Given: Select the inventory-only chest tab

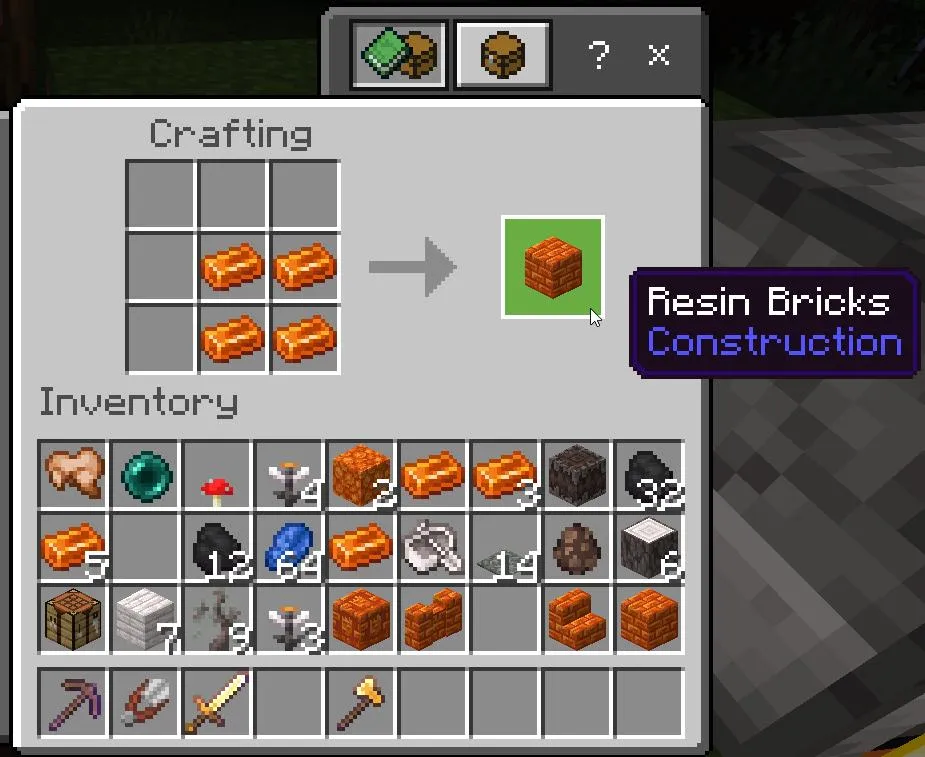Looking at the screenshot, I should coord(502,53).
